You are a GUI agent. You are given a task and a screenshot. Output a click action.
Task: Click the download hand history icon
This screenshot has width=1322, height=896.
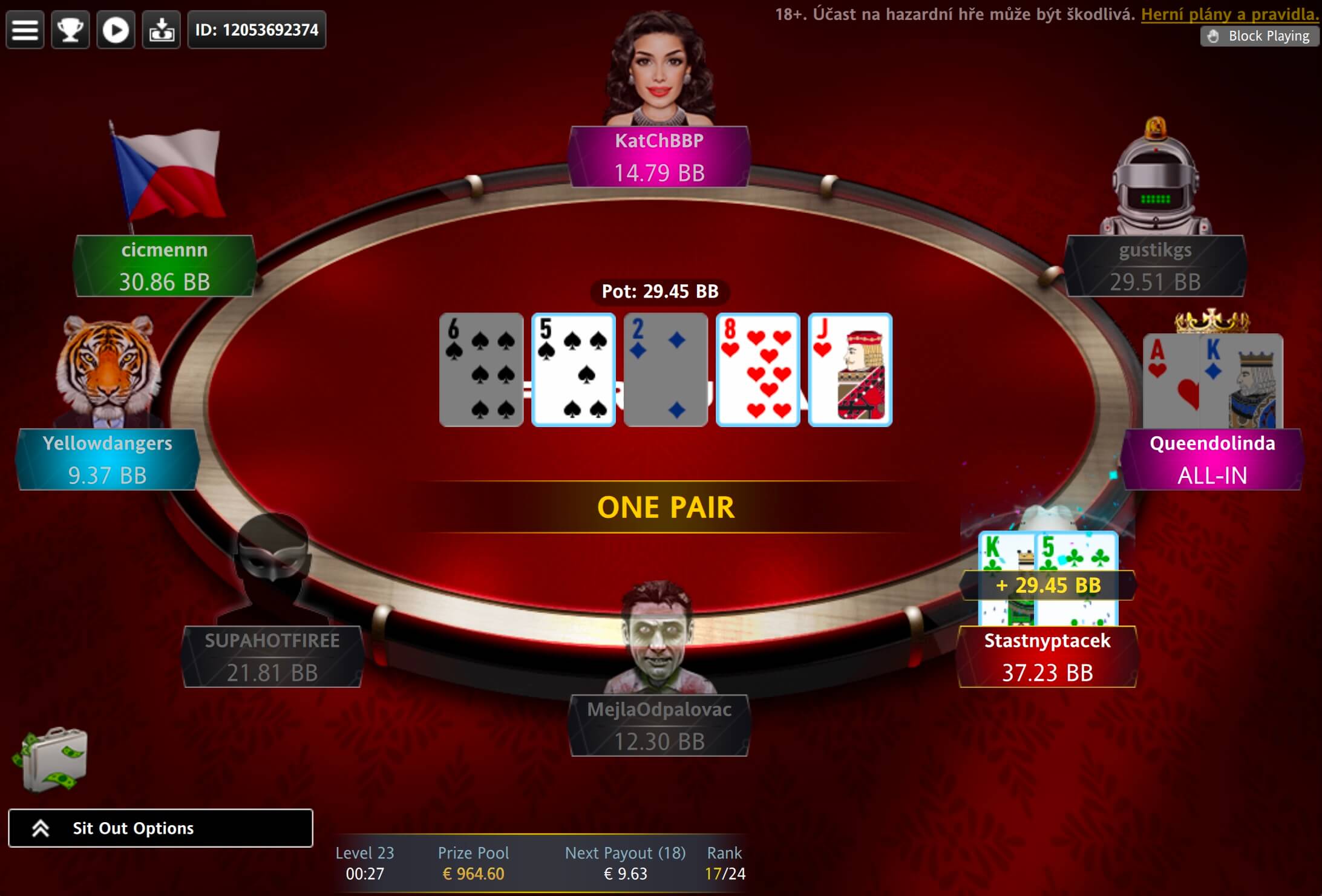(x=161, y=30)
